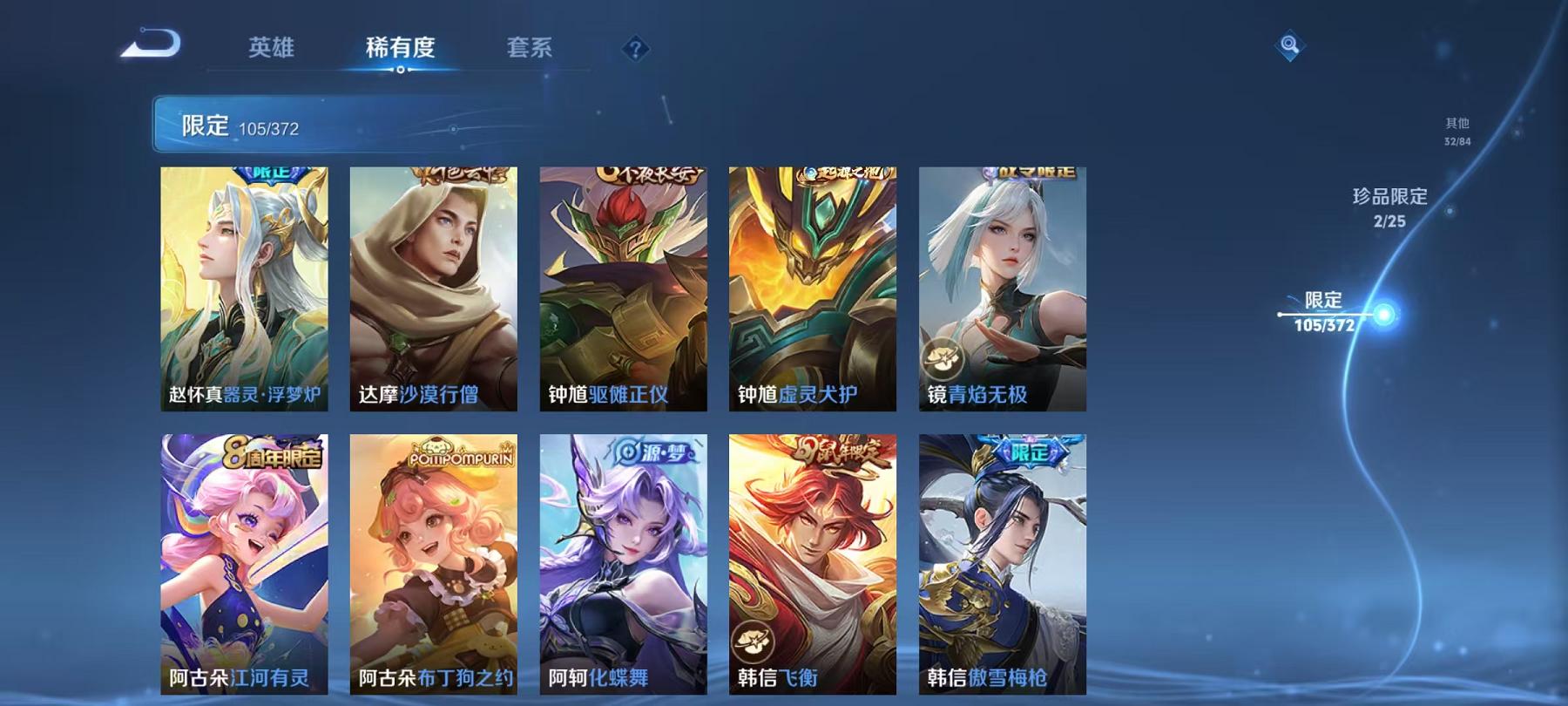Open the 赵怀真 器灵·浮梦炉 skin card

pyautogui.click(x=246, y=288)
